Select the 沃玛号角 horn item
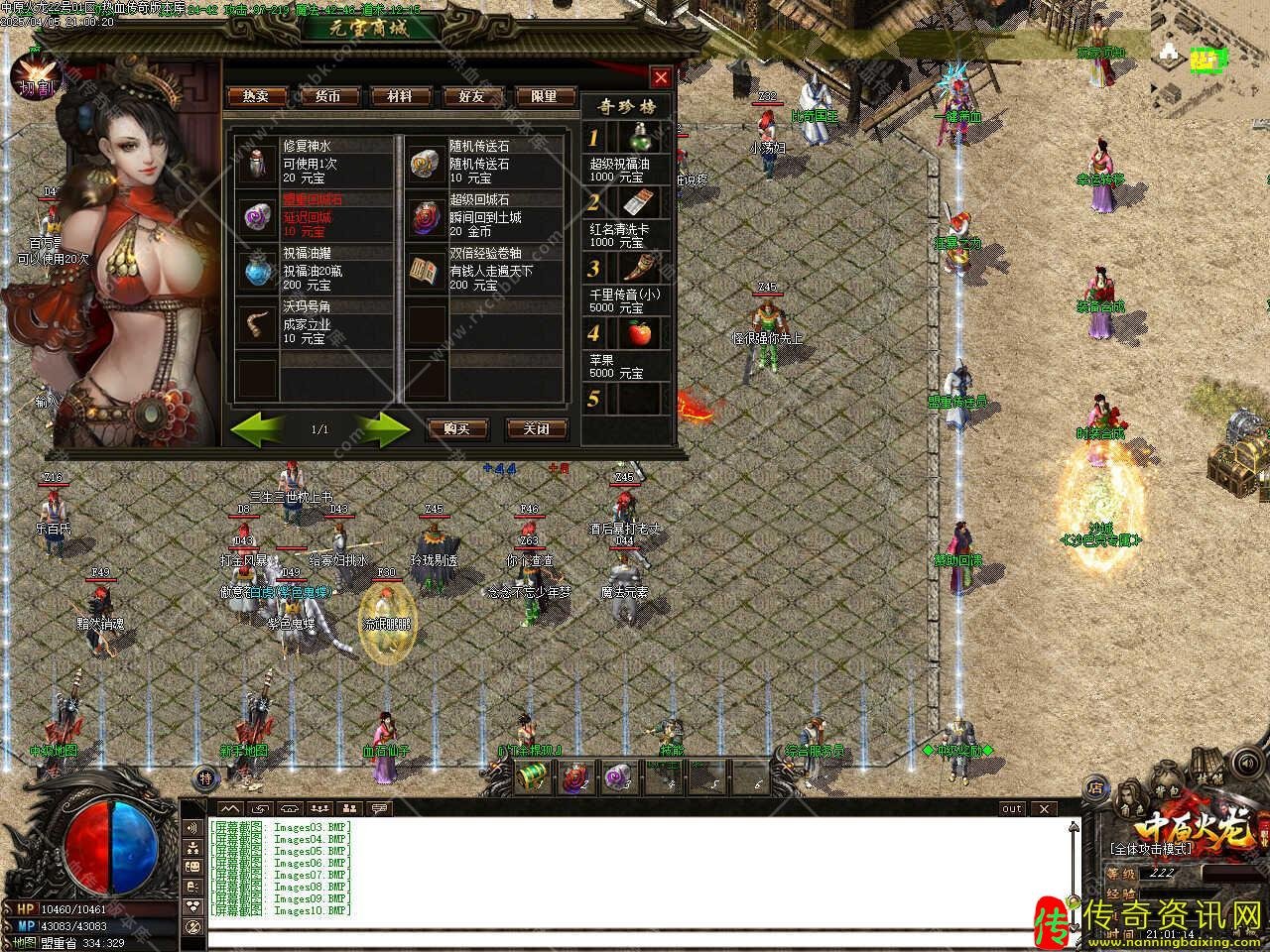Viewport: 1270px width, 952px height. pos(257,322)
